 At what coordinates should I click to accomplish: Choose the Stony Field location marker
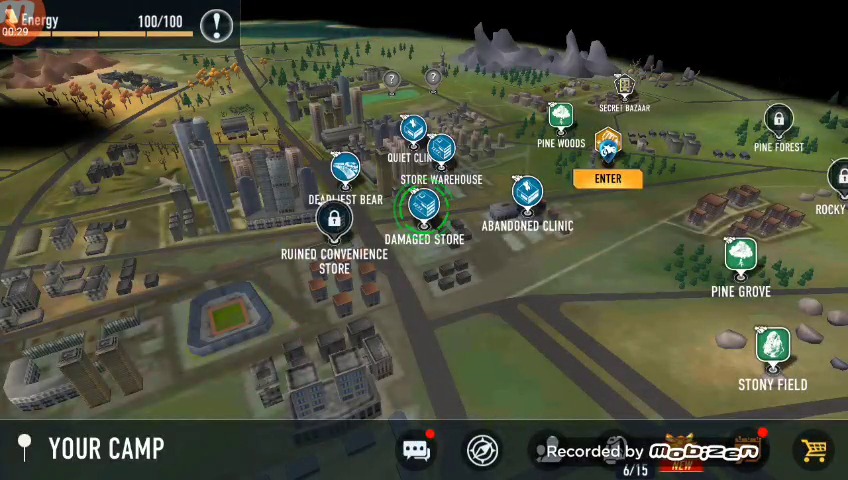(772, 348)
